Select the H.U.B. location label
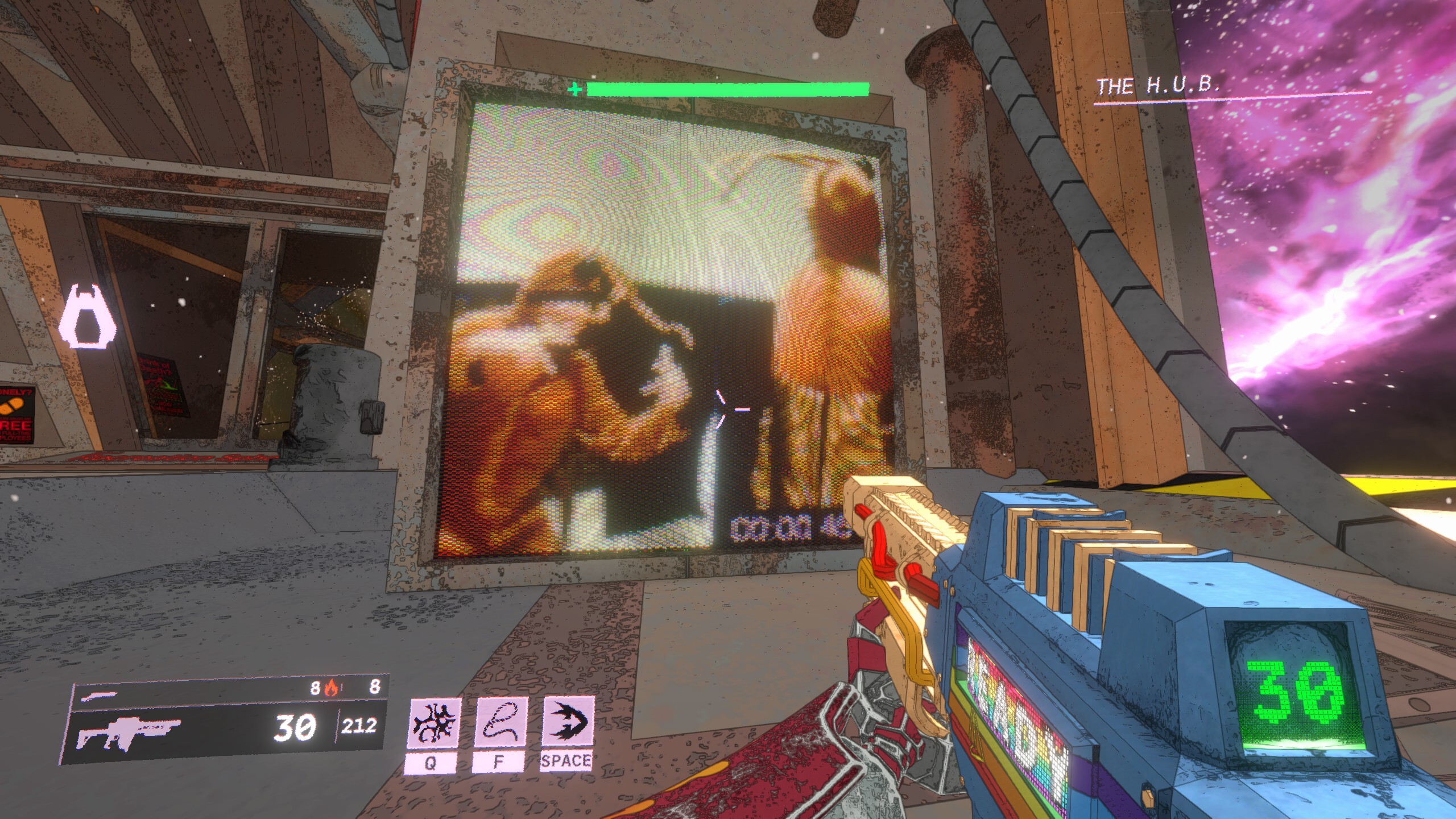 coord(1157,86)
